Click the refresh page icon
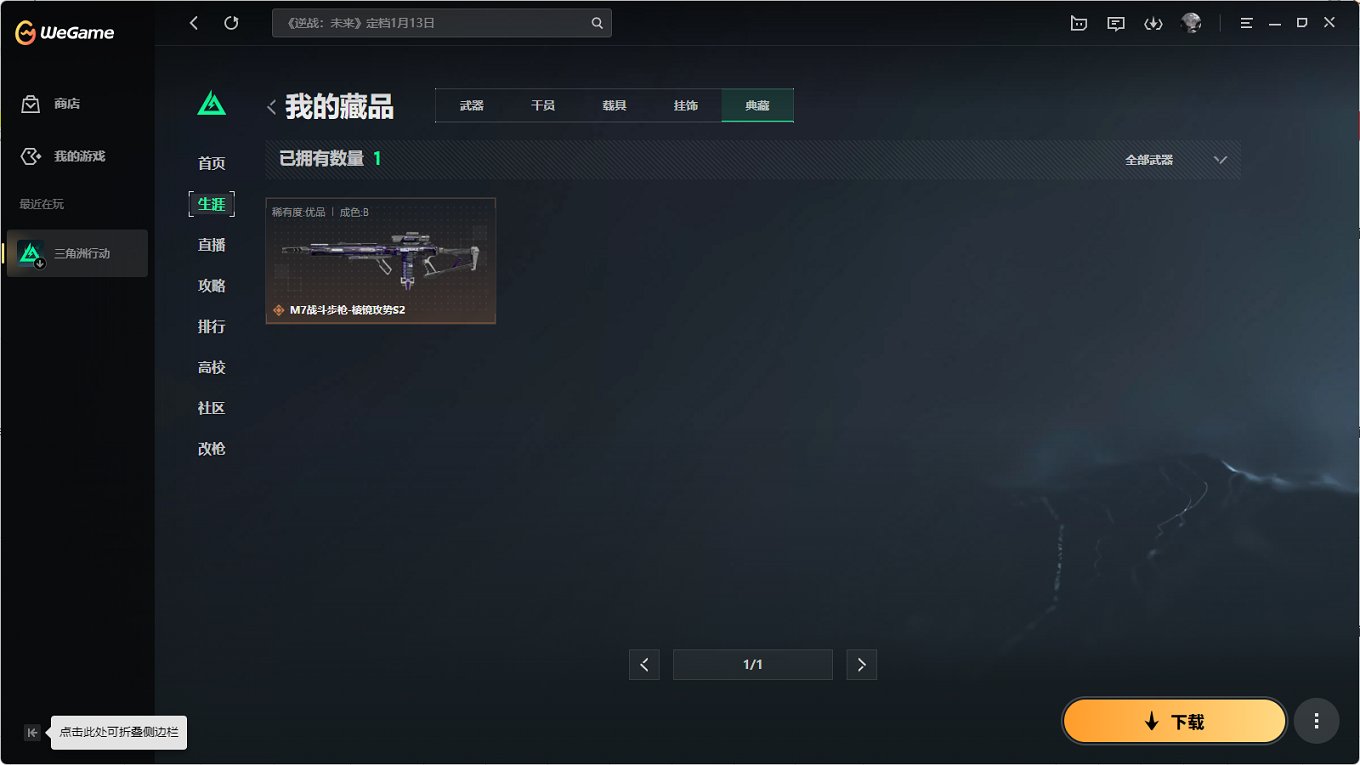The image size is (1360, 765). coord(231,22)
